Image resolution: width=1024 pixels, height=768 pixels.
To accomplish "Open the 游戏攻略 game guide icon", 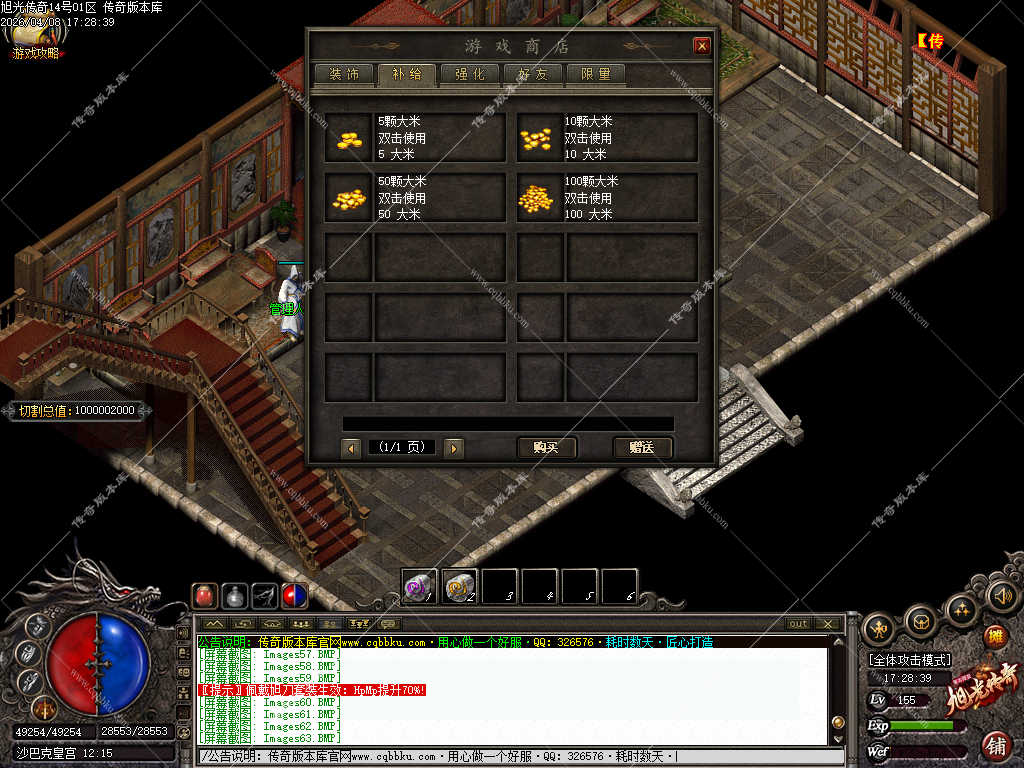I will click(34, 42).
